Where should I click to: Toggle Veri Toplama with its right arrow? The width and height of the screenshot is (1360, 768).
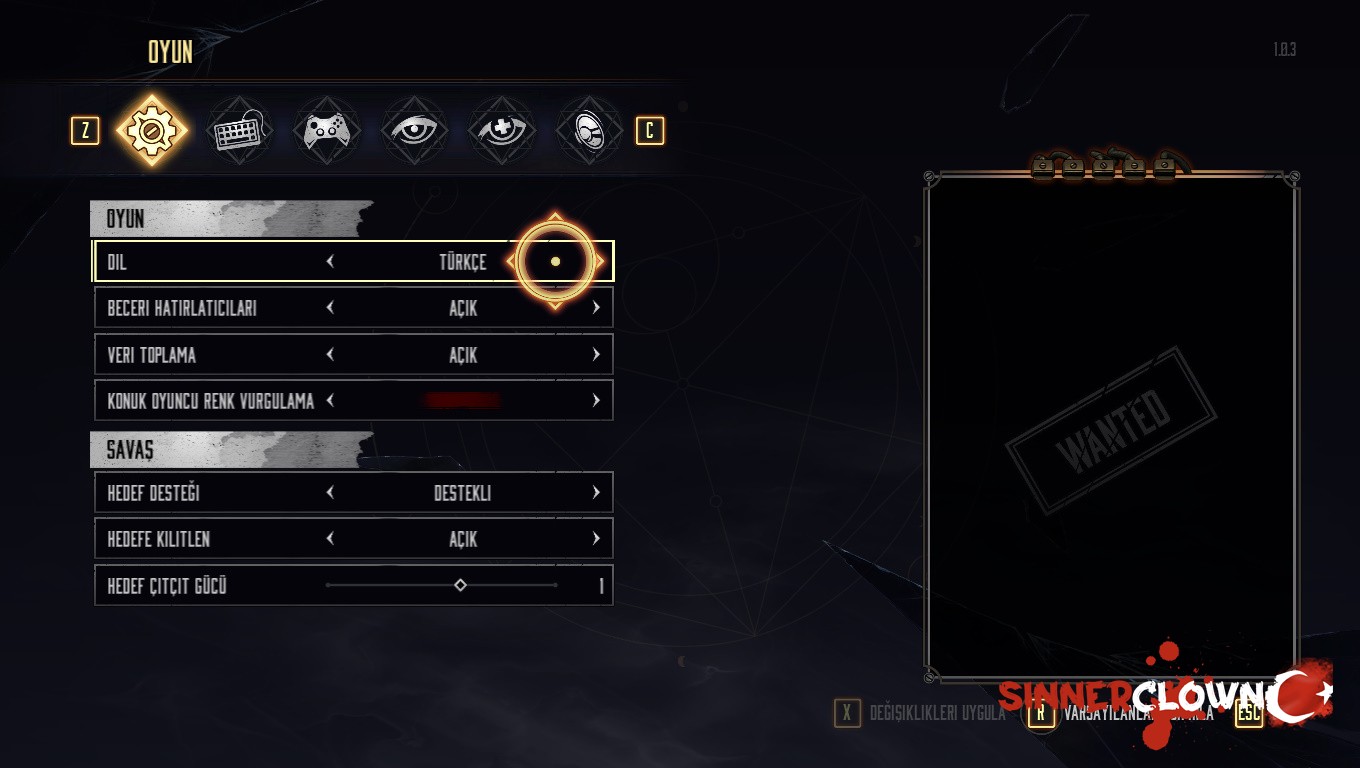(596, 355)
